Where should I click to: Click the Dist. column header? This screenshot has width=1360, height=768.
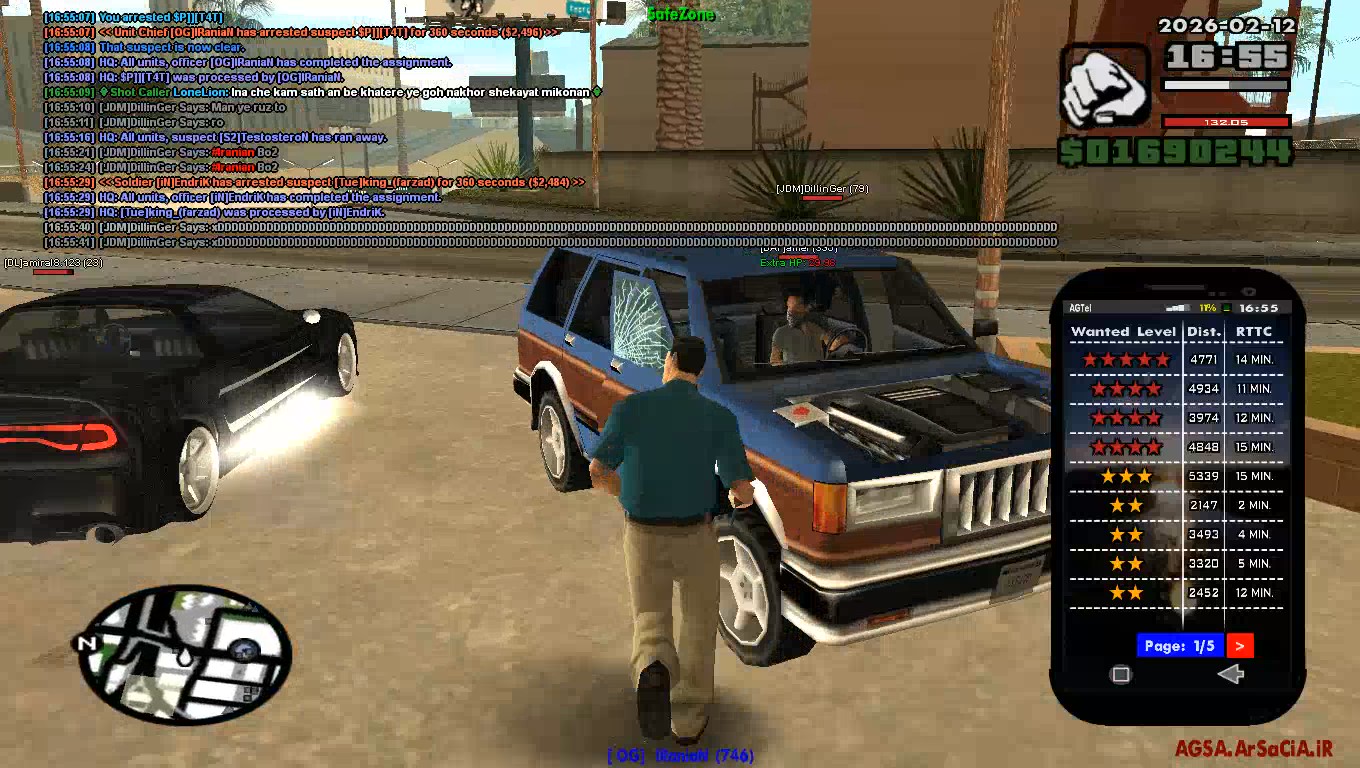pos(1203,331)
